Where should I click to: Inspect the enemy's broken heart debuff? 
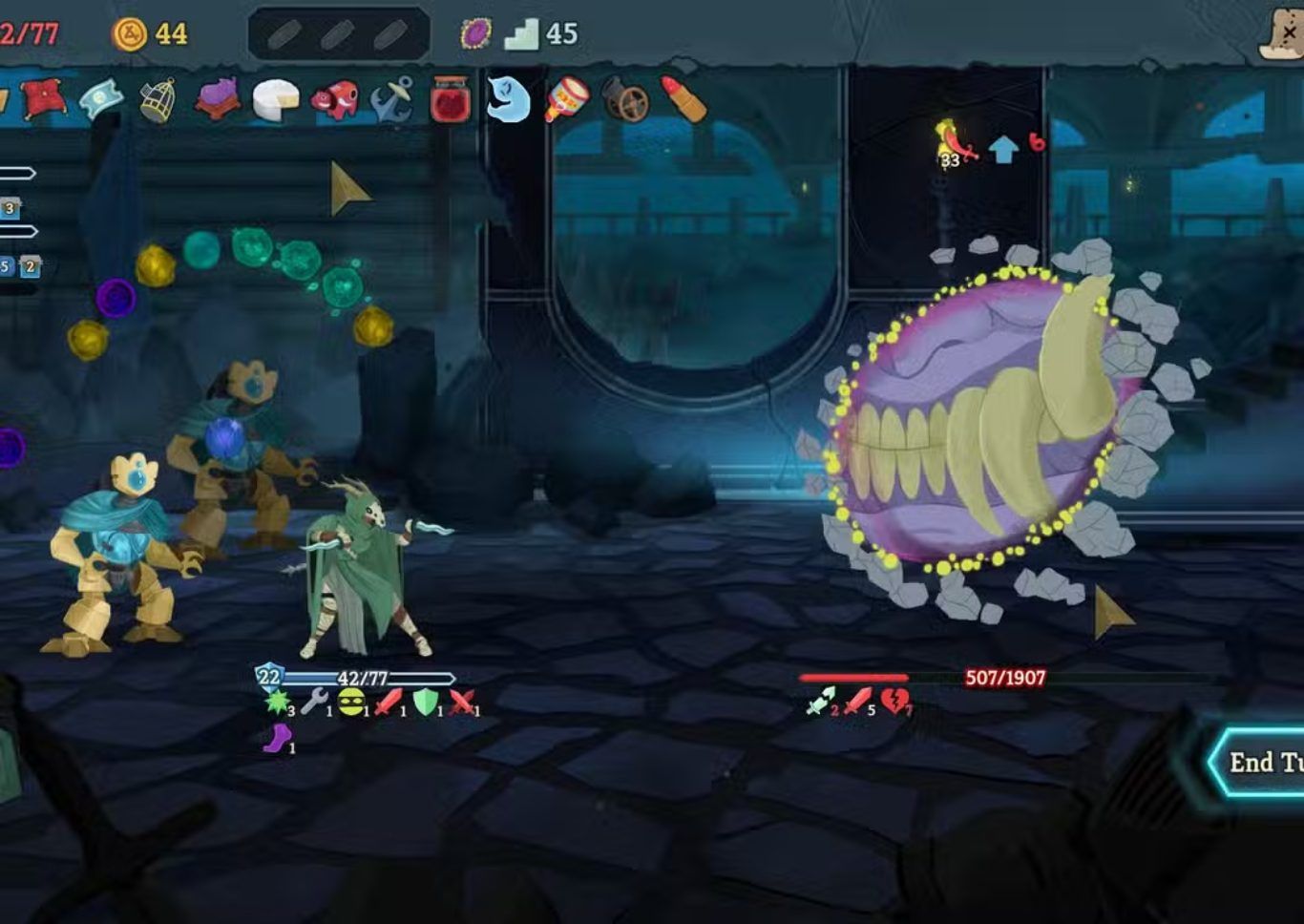[x=894, y=702]
